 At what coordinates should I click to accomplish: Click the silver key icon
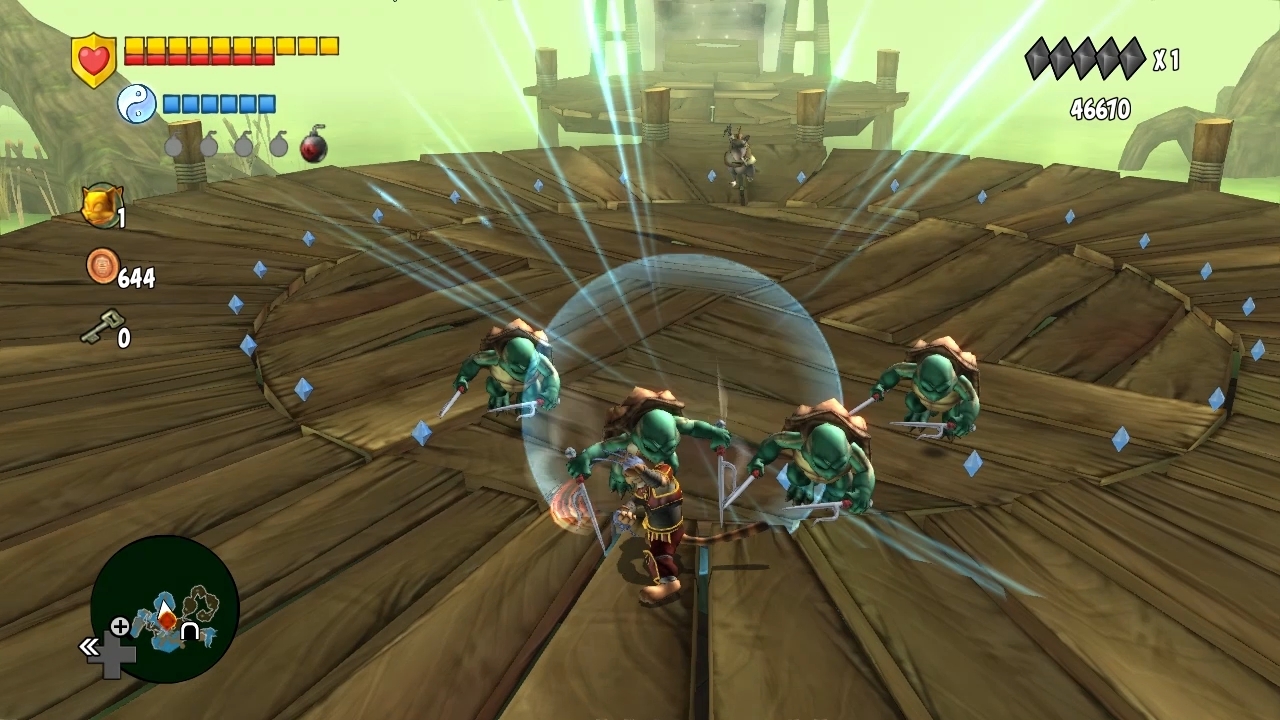coord(99,326)
